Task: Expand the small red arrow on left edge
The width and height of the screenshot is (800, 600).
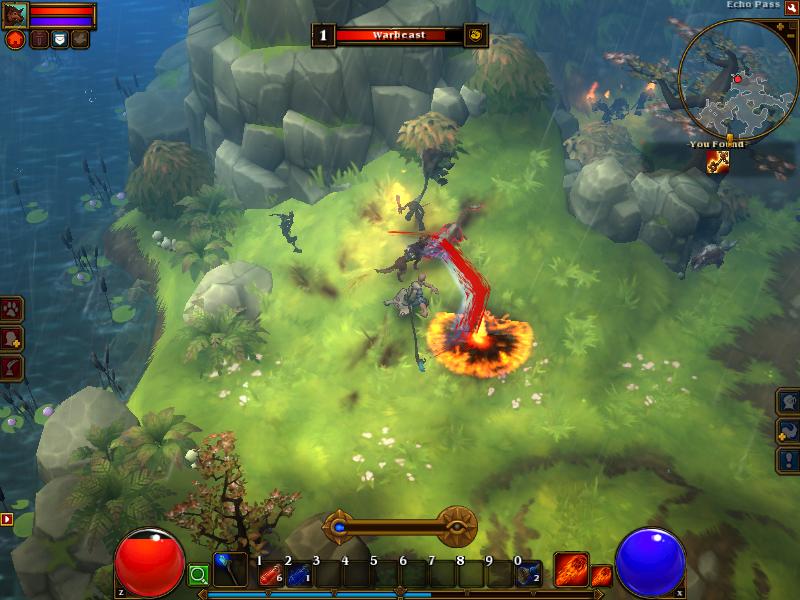Action: pos(7,519)
